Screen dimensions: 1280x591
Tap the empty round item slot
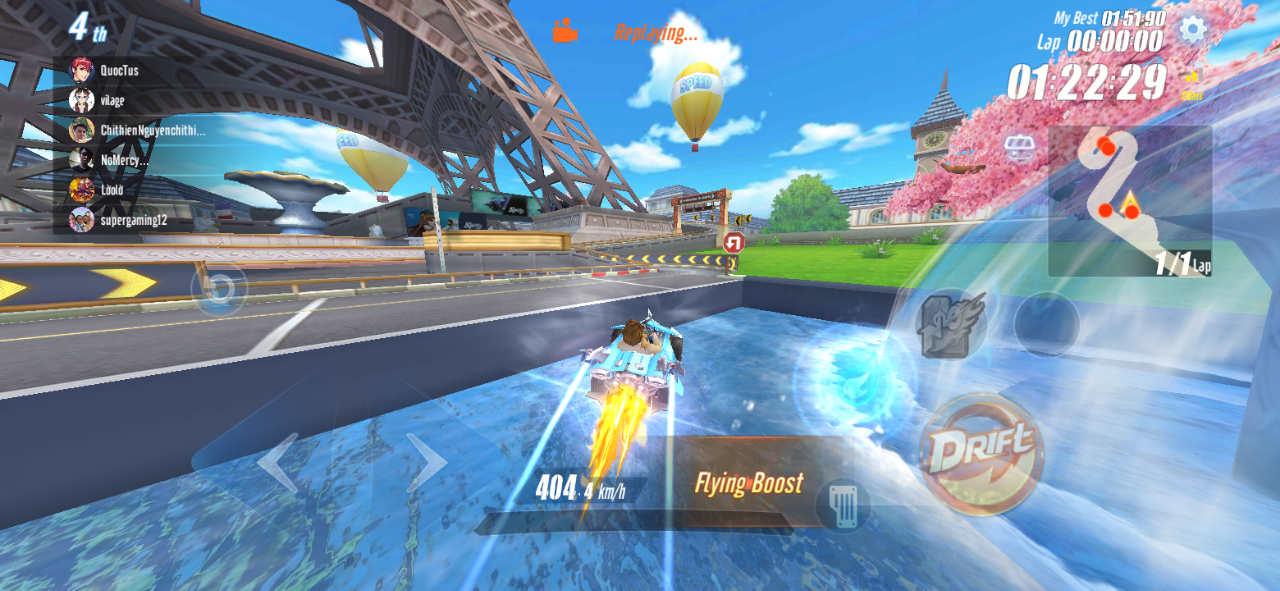point(1046,324)
